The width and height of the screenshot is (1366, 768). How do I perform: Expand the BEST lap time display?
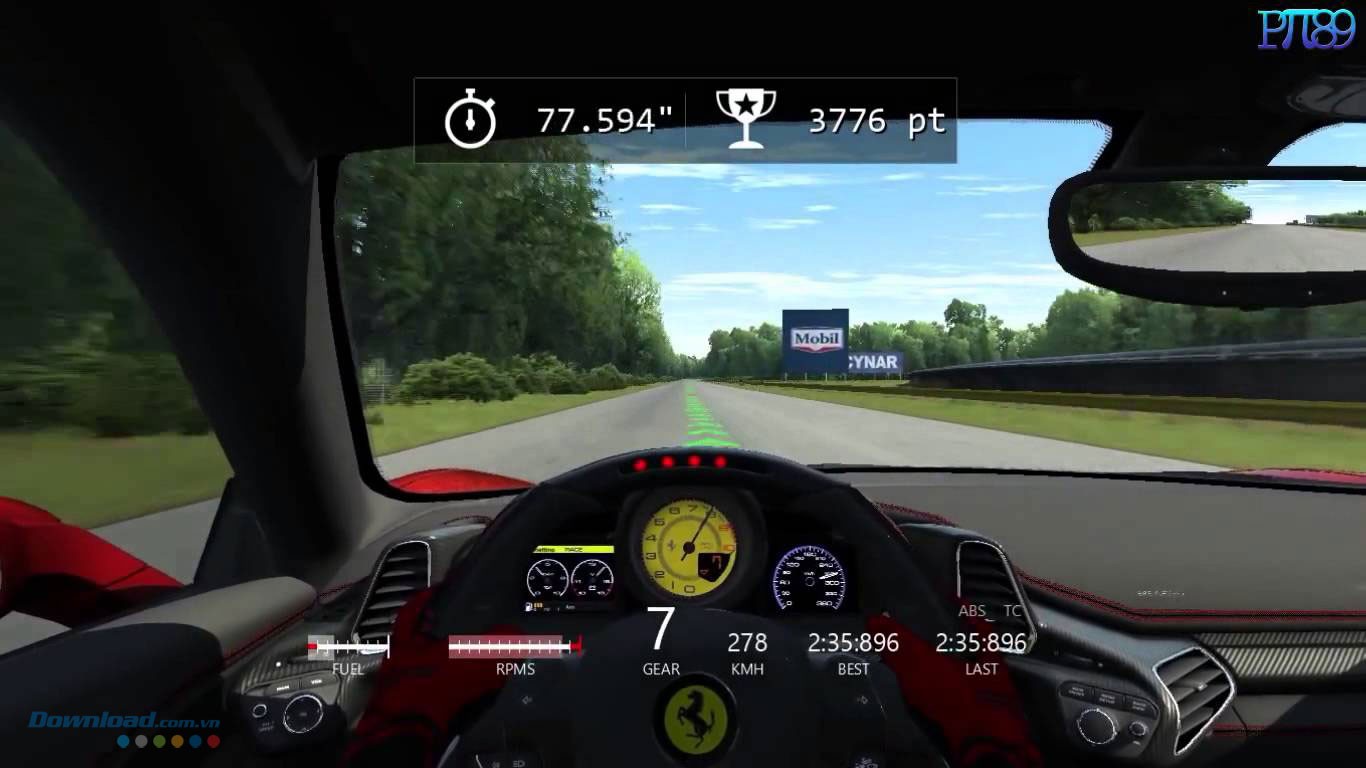click(852, 643)
